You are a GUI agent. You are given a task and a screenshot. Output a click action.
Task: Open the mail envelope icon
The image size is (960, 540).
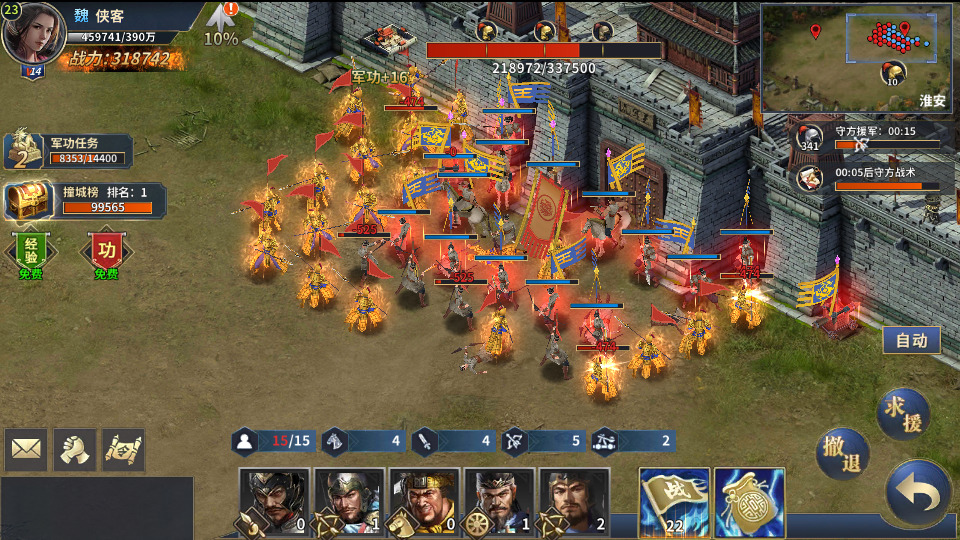[x=26, y=450]
